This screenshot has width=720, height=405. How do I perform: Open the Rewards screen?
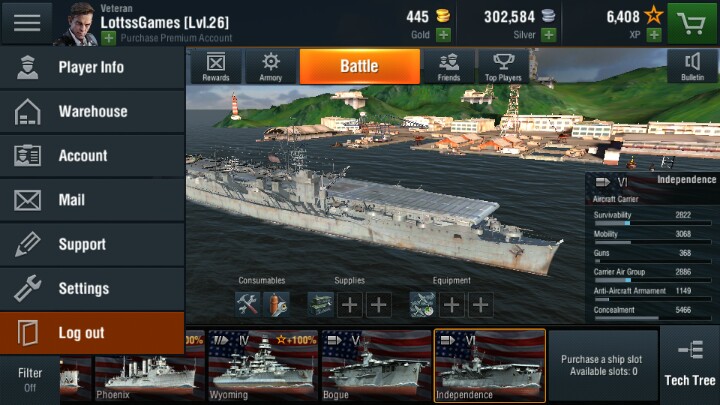coord(216,66)
